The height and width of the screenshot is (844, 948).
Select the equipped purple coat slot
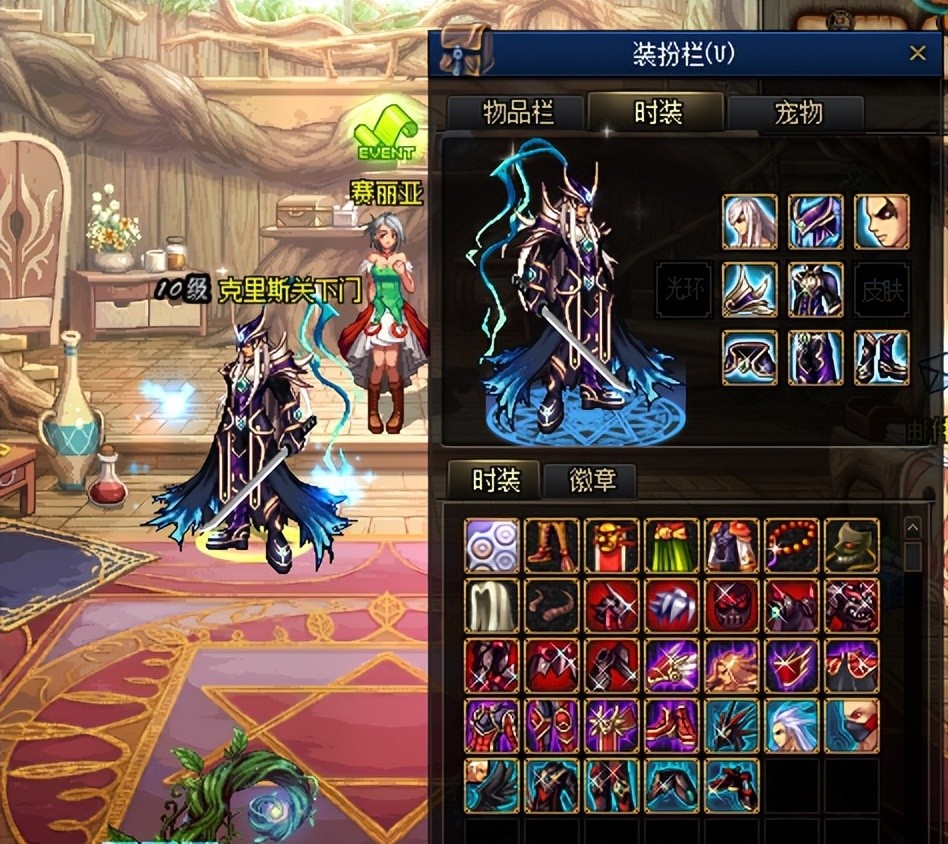(815, 290)
